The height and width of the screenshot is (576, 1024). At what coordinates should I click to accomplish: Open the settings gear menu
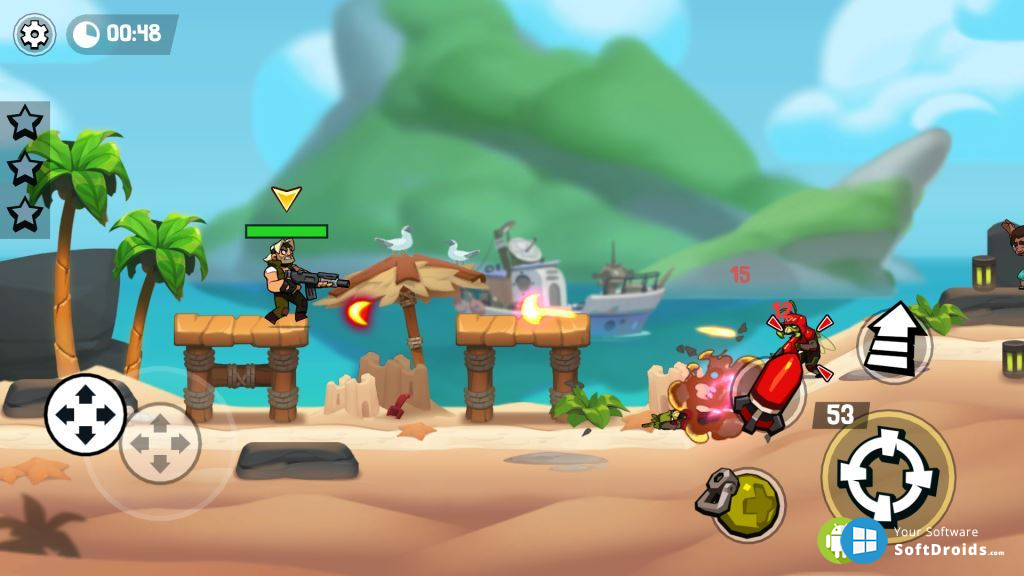point(34,35)
